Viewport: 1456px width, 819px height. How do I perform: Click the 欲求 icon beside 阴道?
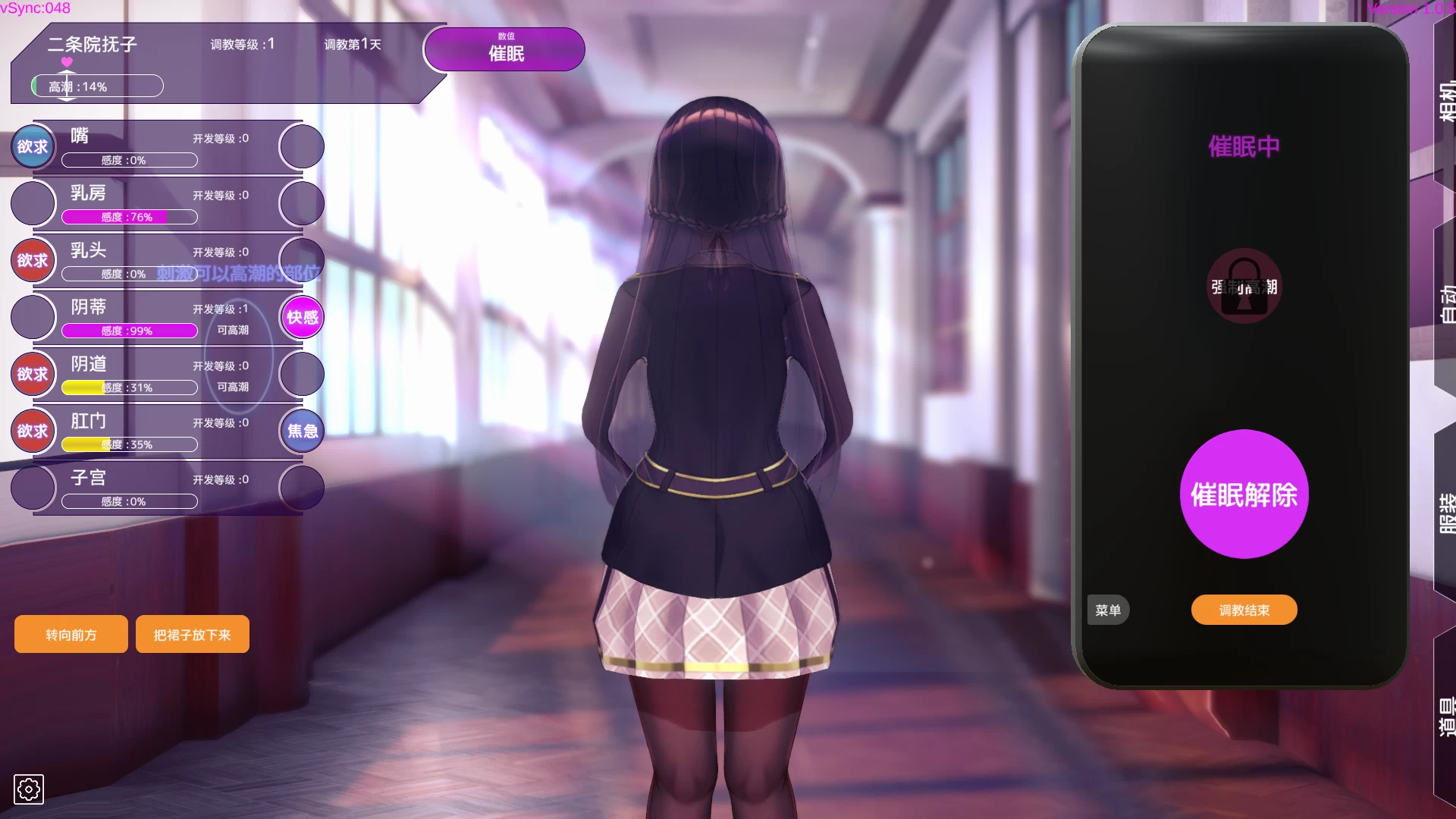click(32, 374)
